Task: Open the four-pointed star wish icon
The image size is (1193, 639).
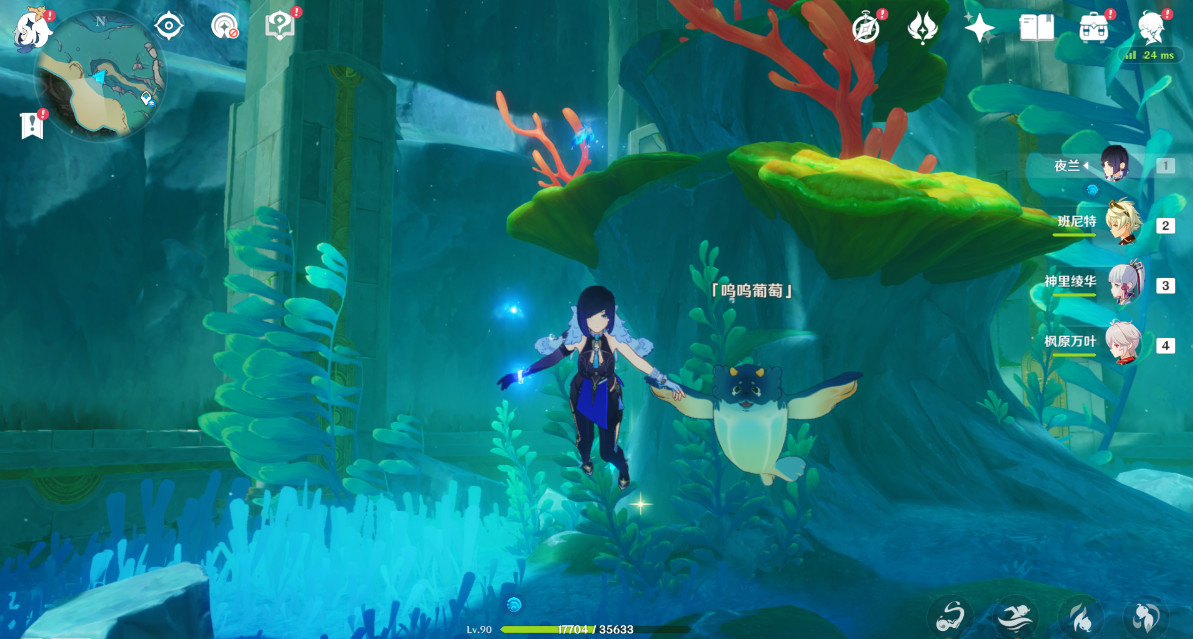Action: pyautogui.click(x=979, y=28)
